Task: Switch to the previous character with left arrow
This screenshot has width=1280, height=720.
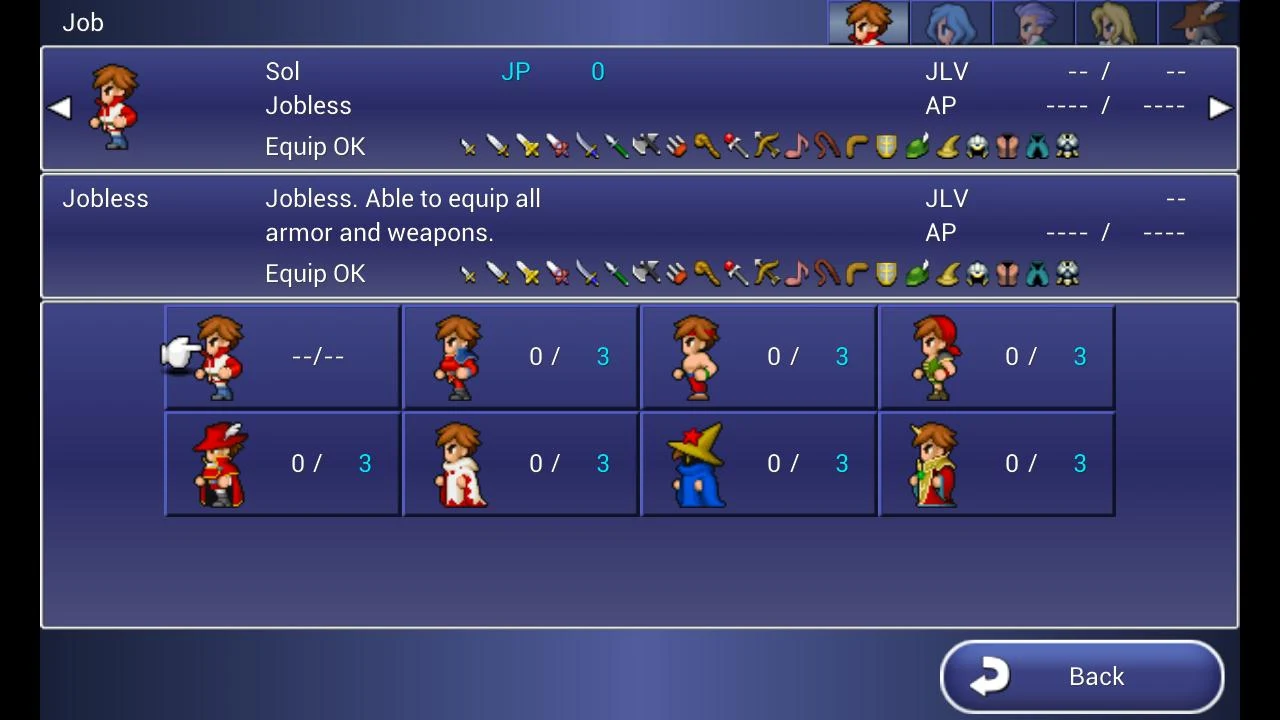Action: pos(59,108)
